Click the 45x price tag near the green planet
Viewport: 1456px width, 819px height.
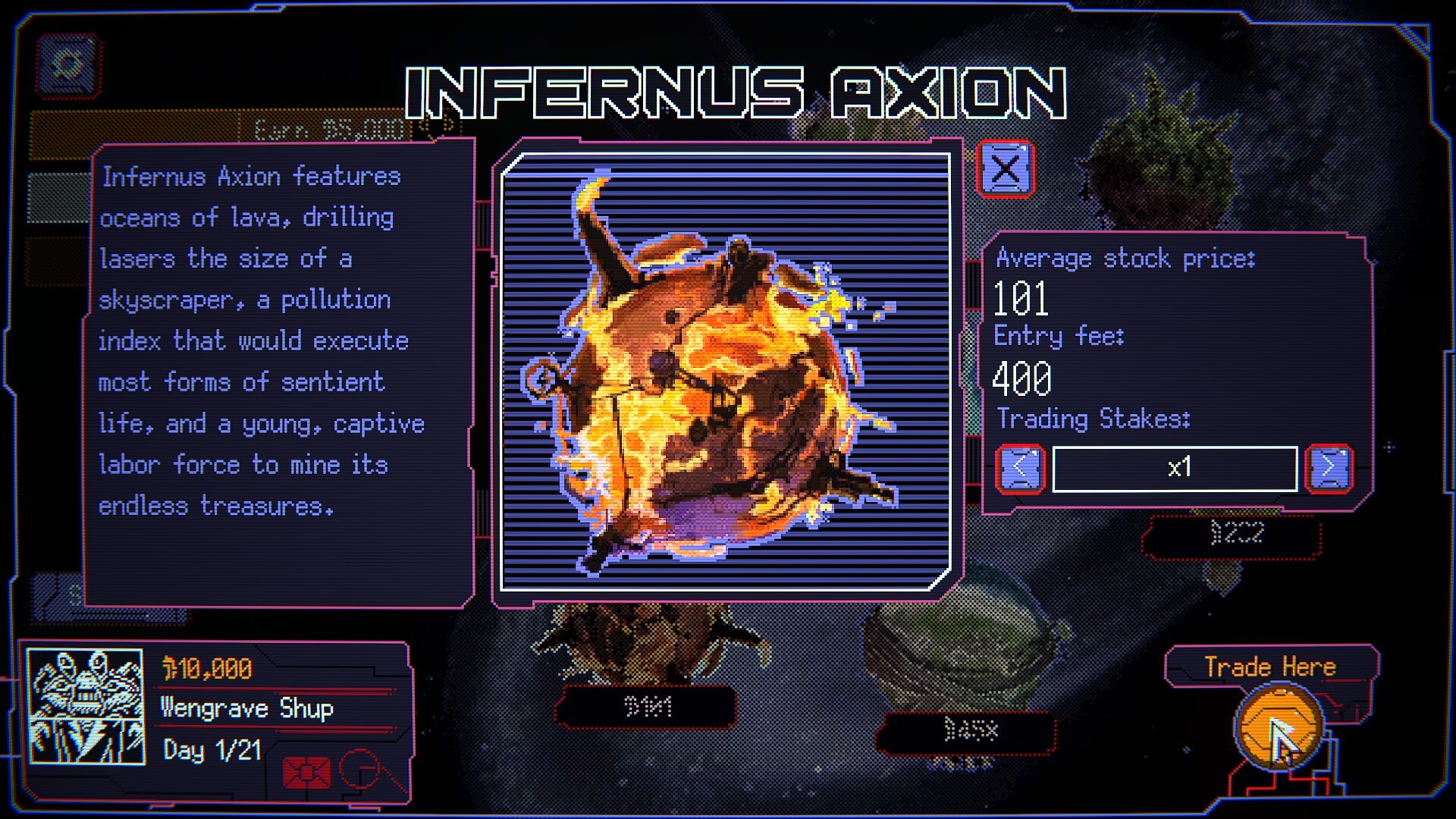point(969,731)
